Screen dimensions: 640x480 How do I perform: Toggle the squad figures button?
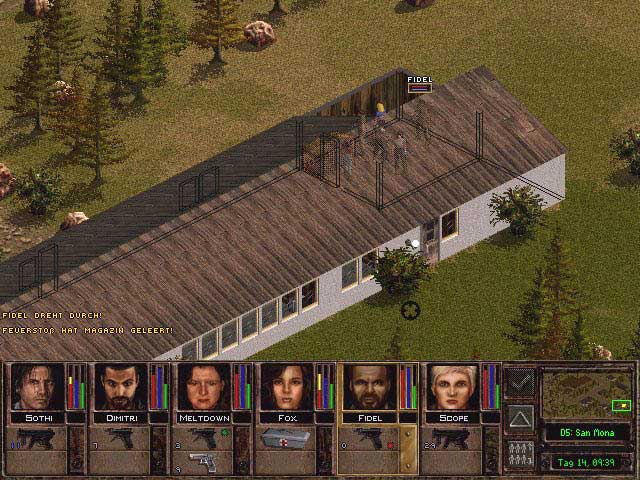tap(520, 453)
